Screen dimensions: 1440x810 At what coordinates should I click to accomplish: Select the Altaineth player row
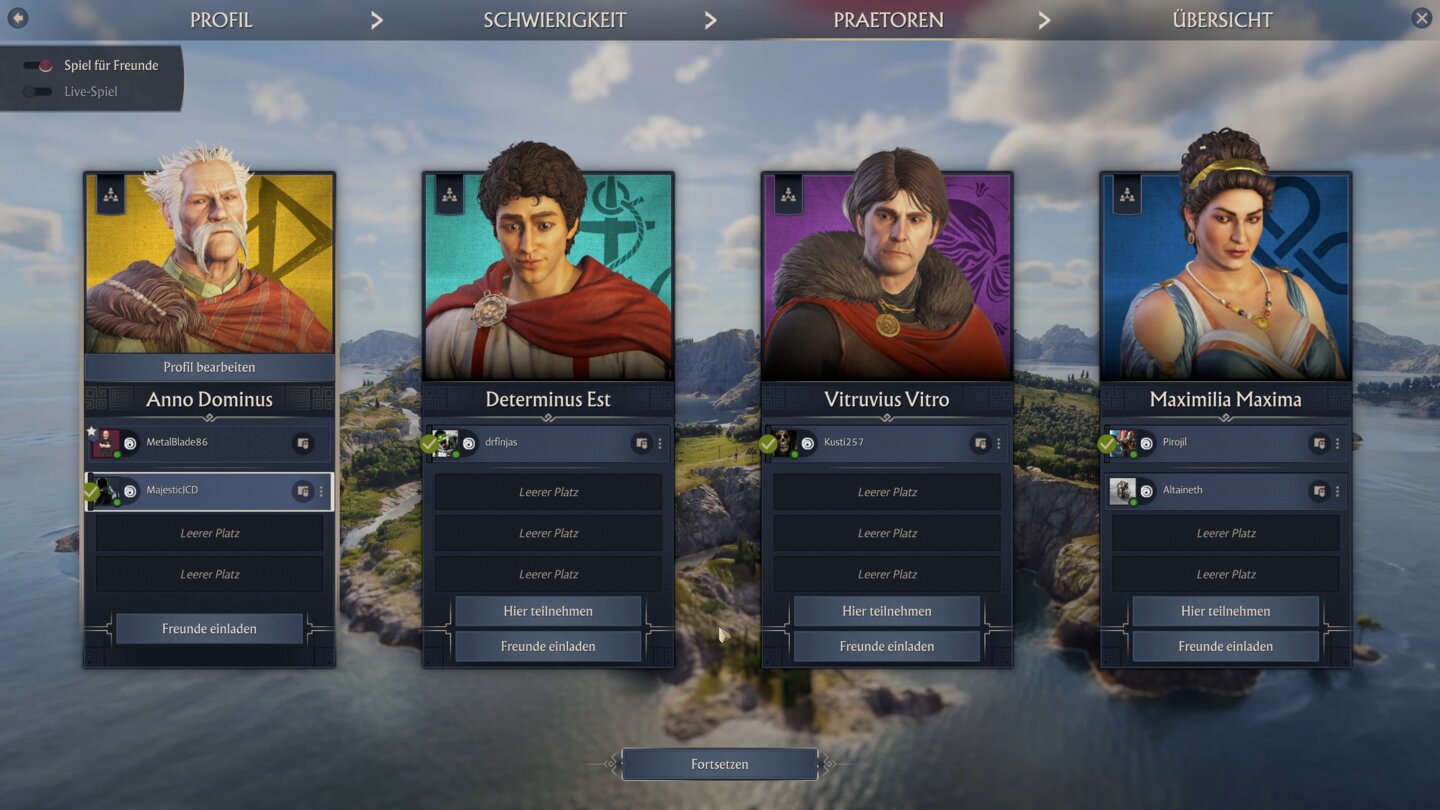pyautogui.click(x=1210, y=491)
